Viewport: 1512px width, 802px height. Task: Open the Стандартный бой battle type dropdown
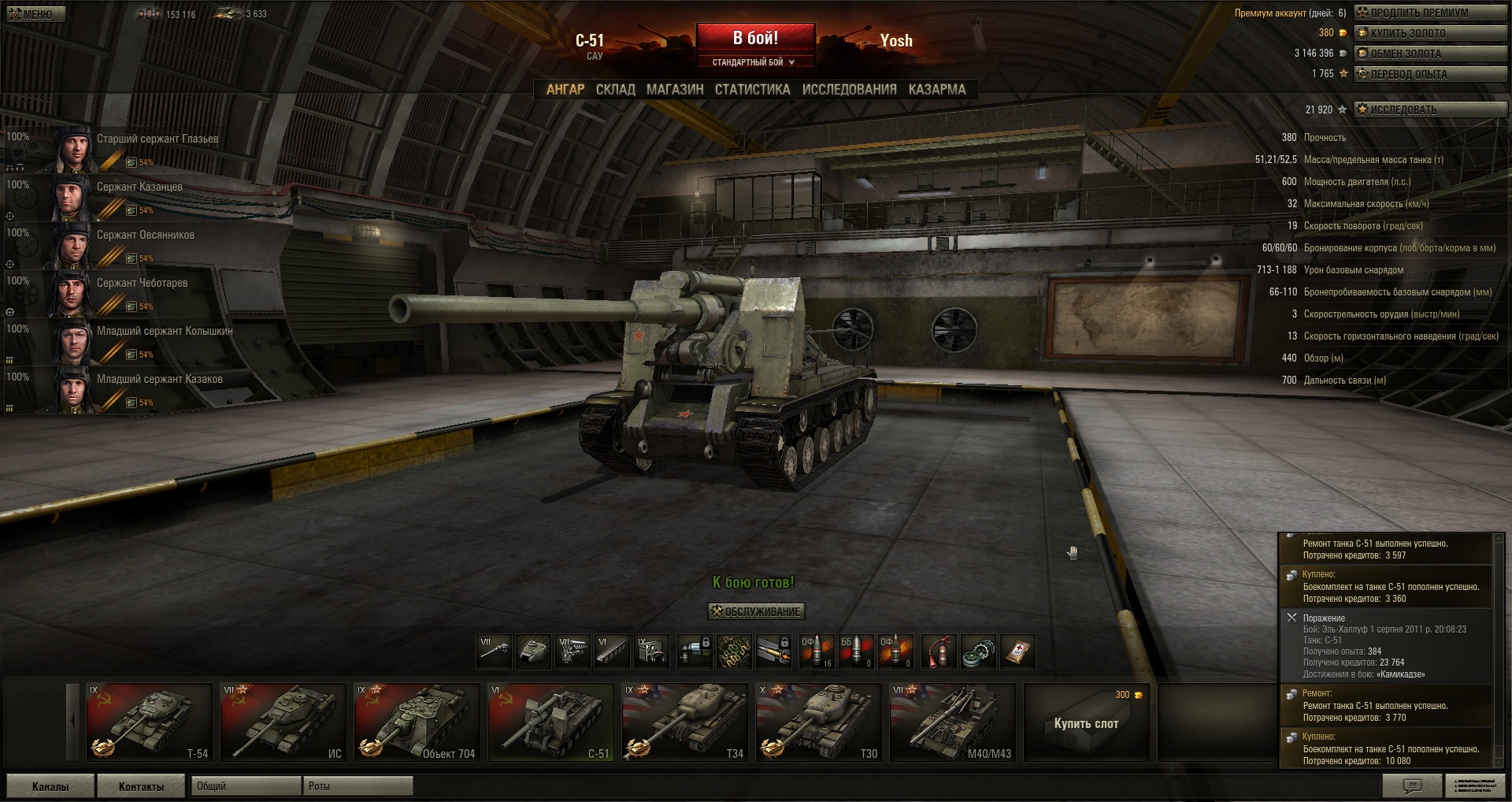click(754, 62)
